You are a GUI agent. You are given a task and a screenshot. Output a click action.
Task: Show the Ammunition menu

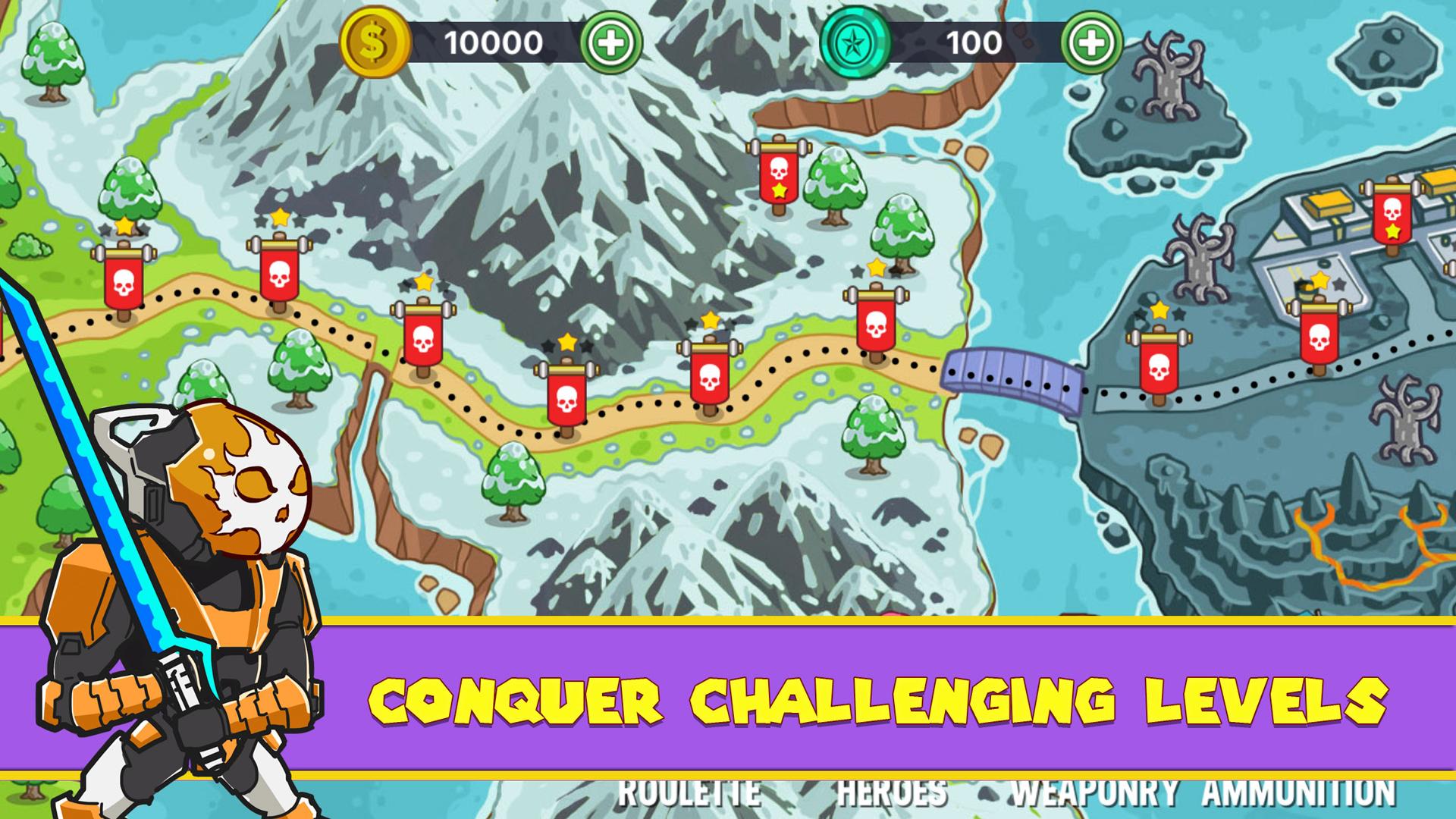tap(1298, 793)
